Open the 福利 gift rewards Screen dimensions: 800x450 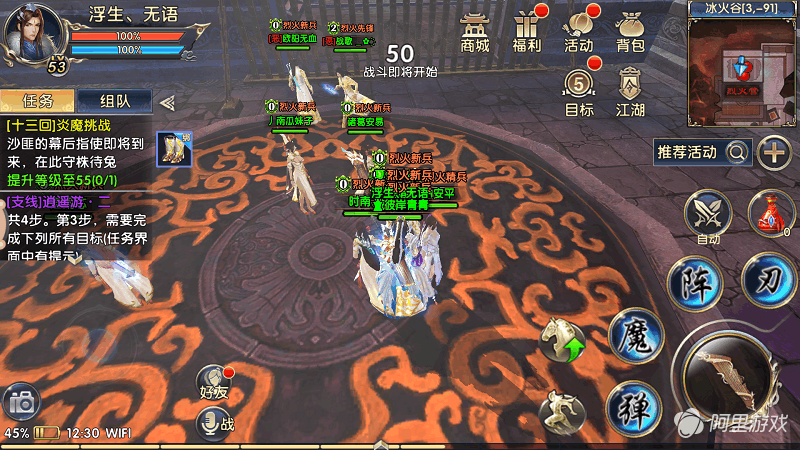coord(526,32)
